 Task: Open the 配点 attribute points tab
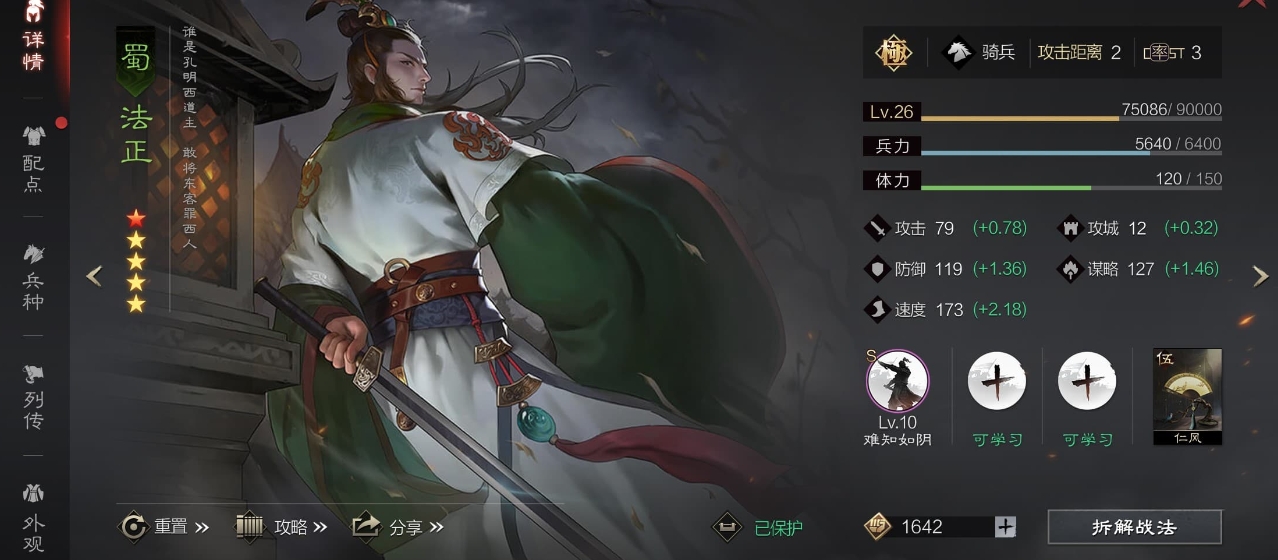(33, 158)
